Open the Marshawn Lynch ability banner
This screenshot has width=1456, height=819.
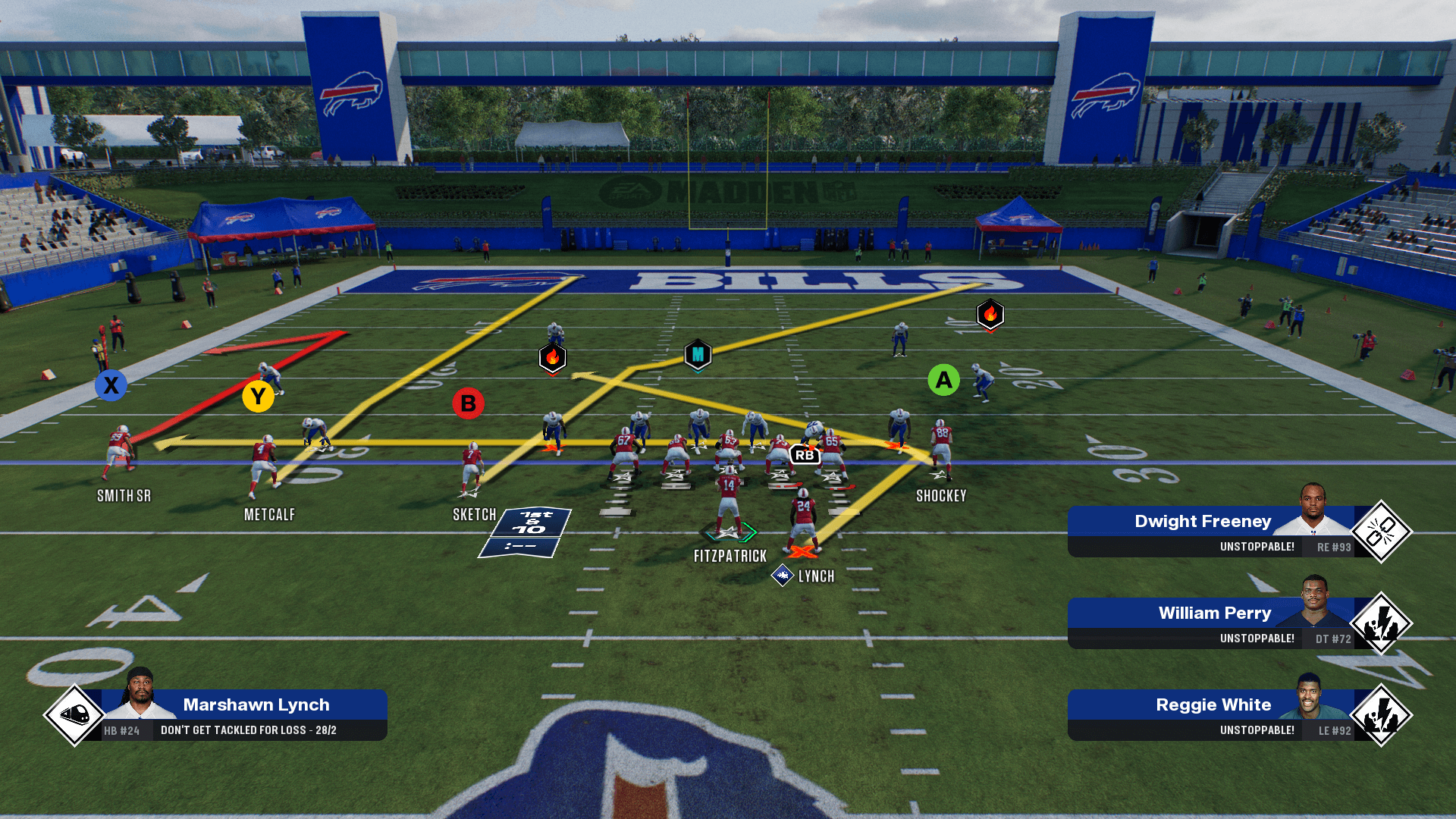243,714
